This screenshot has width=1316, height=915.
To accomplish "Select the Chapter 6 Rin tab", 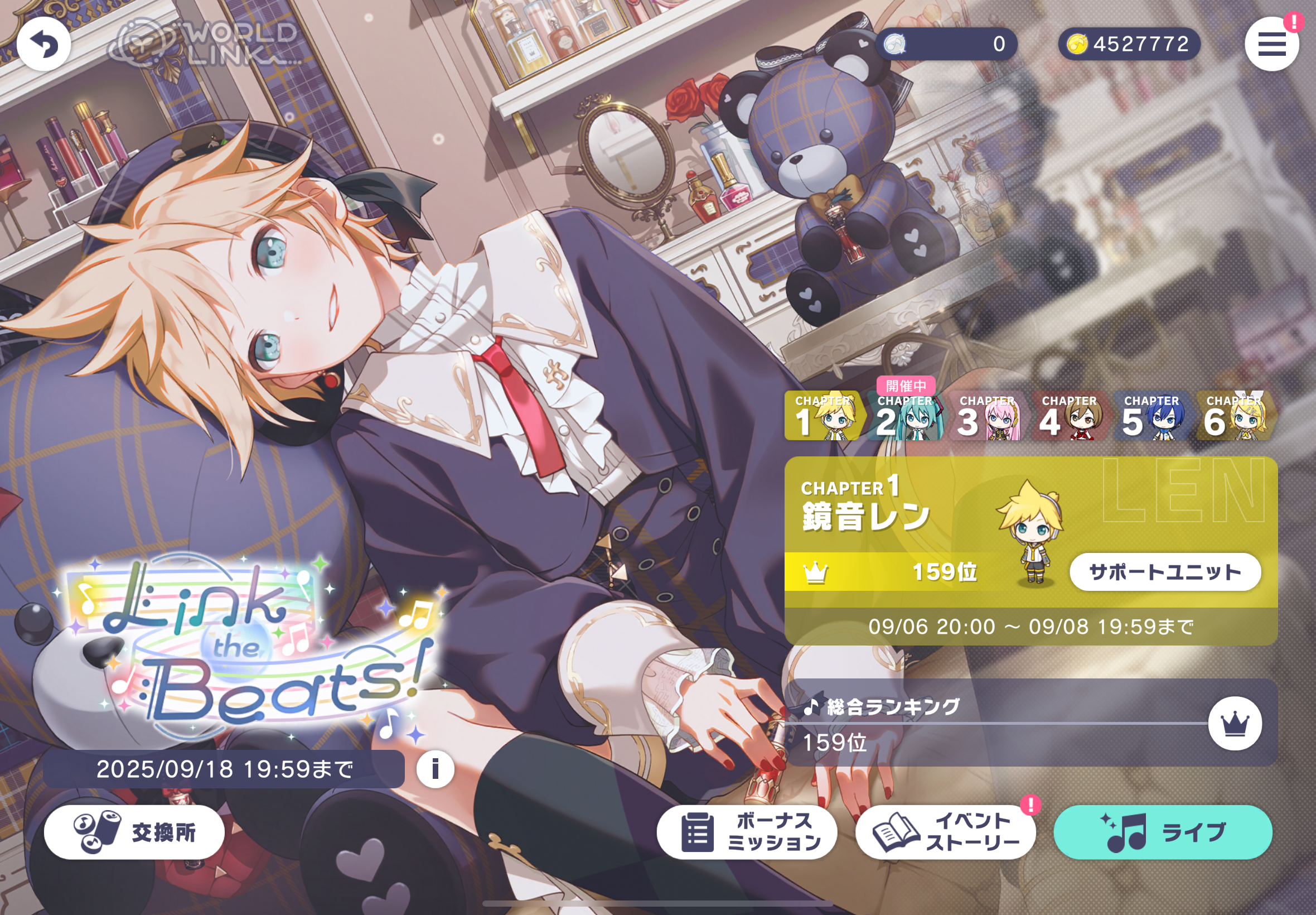I will (x=1235, y=416).
